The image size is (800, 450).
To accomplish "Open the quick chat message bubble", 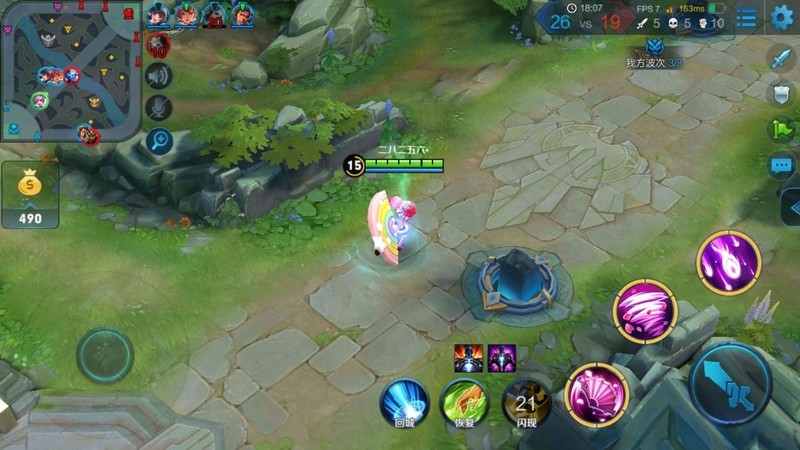I will coord(781,165).
